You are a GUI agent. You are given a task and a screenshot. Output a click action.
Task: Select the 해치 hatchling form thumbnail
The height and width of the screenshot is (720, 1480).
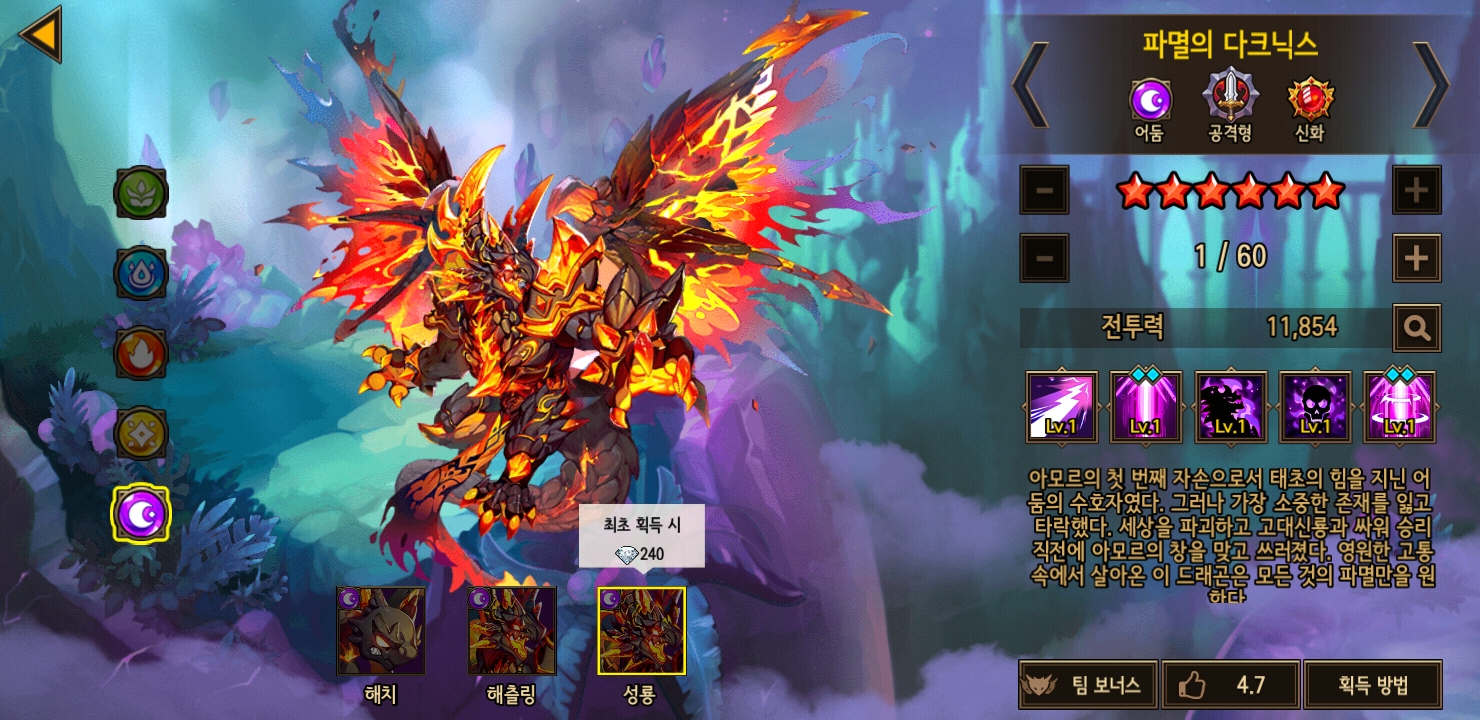tap(380, 631)
